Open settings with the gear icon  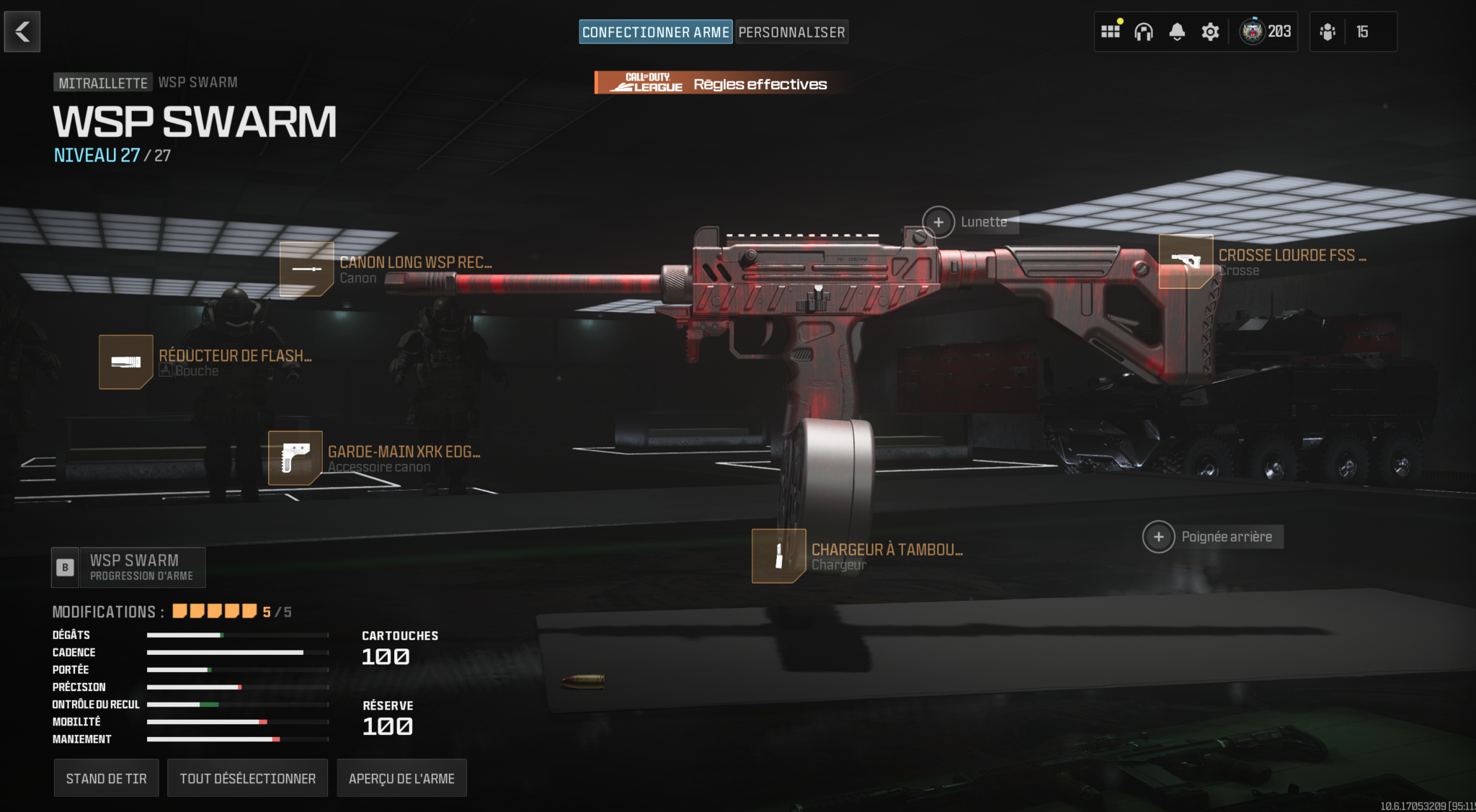1210,32
